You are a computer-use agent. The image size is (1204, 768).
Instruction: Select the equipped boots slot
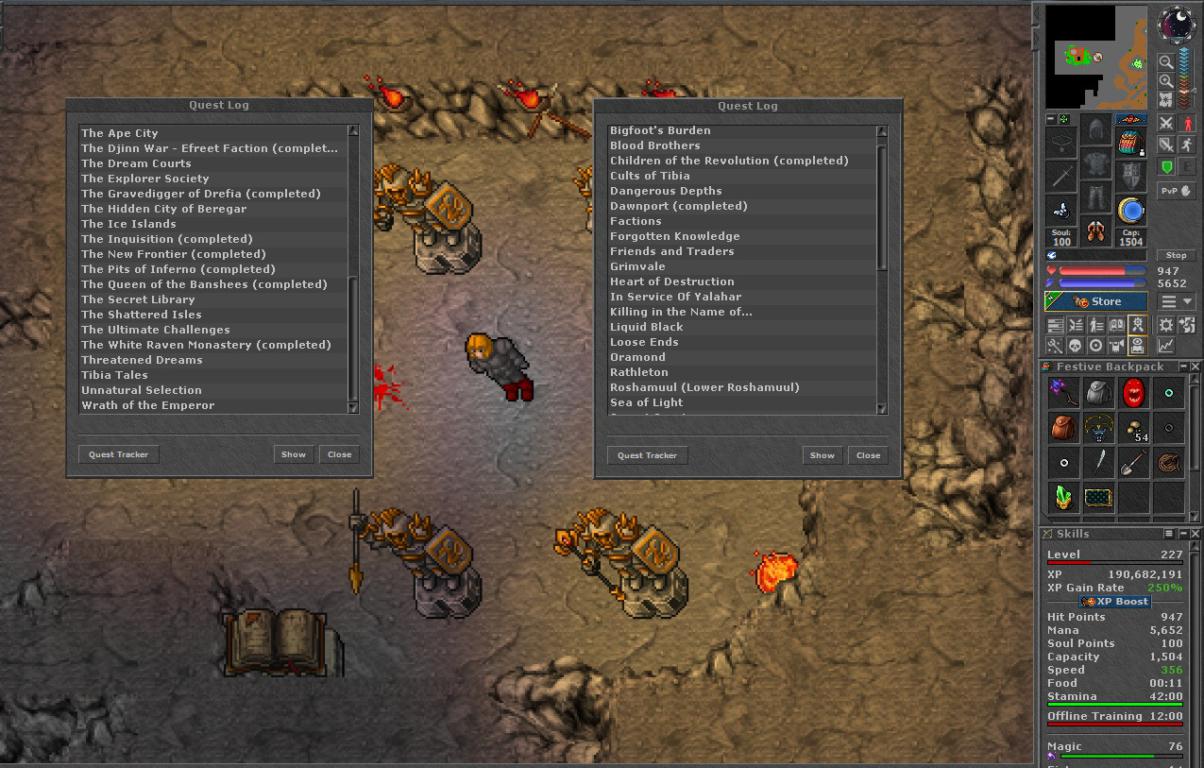point(1097,231)
